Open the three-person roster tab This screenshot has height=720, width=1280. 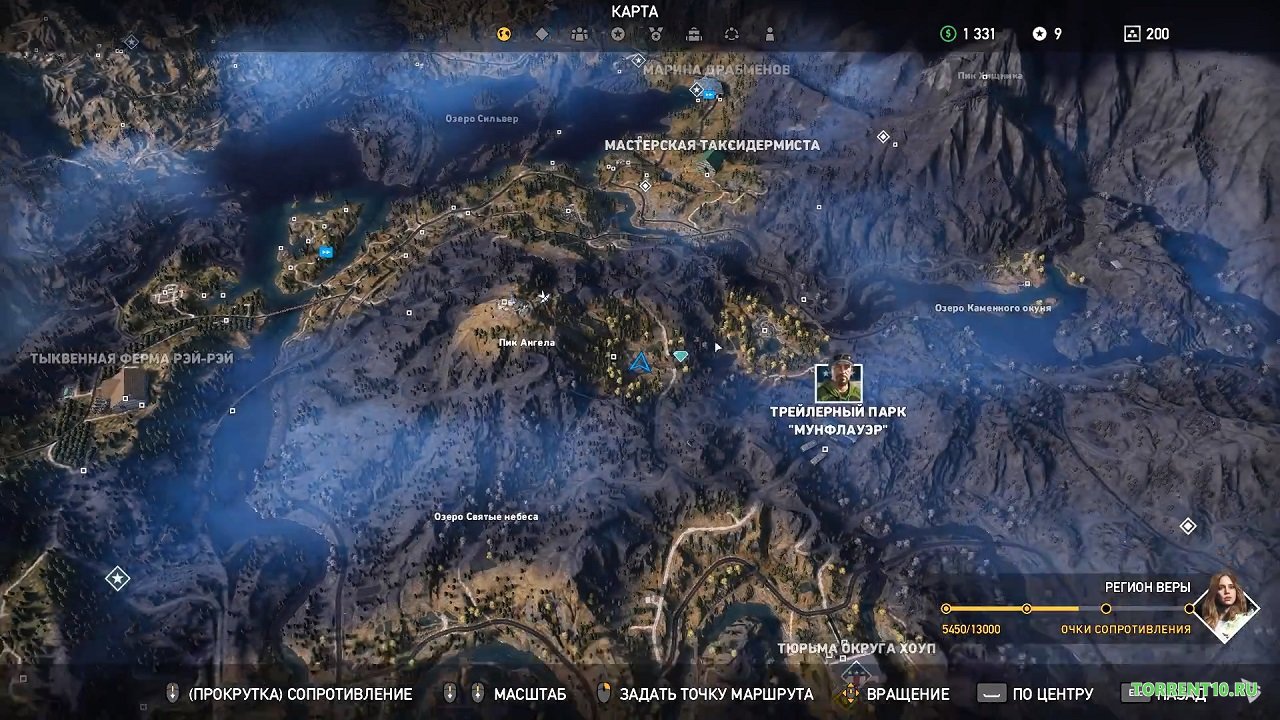pos(580,34)
